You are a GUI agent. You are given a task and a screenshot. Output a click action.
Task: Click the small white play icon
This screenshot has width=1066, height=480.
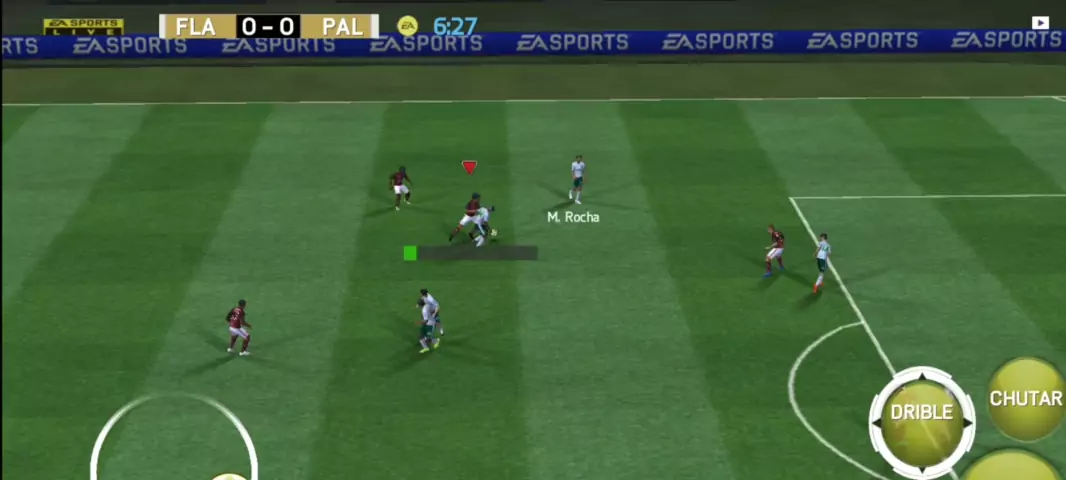1040,23
